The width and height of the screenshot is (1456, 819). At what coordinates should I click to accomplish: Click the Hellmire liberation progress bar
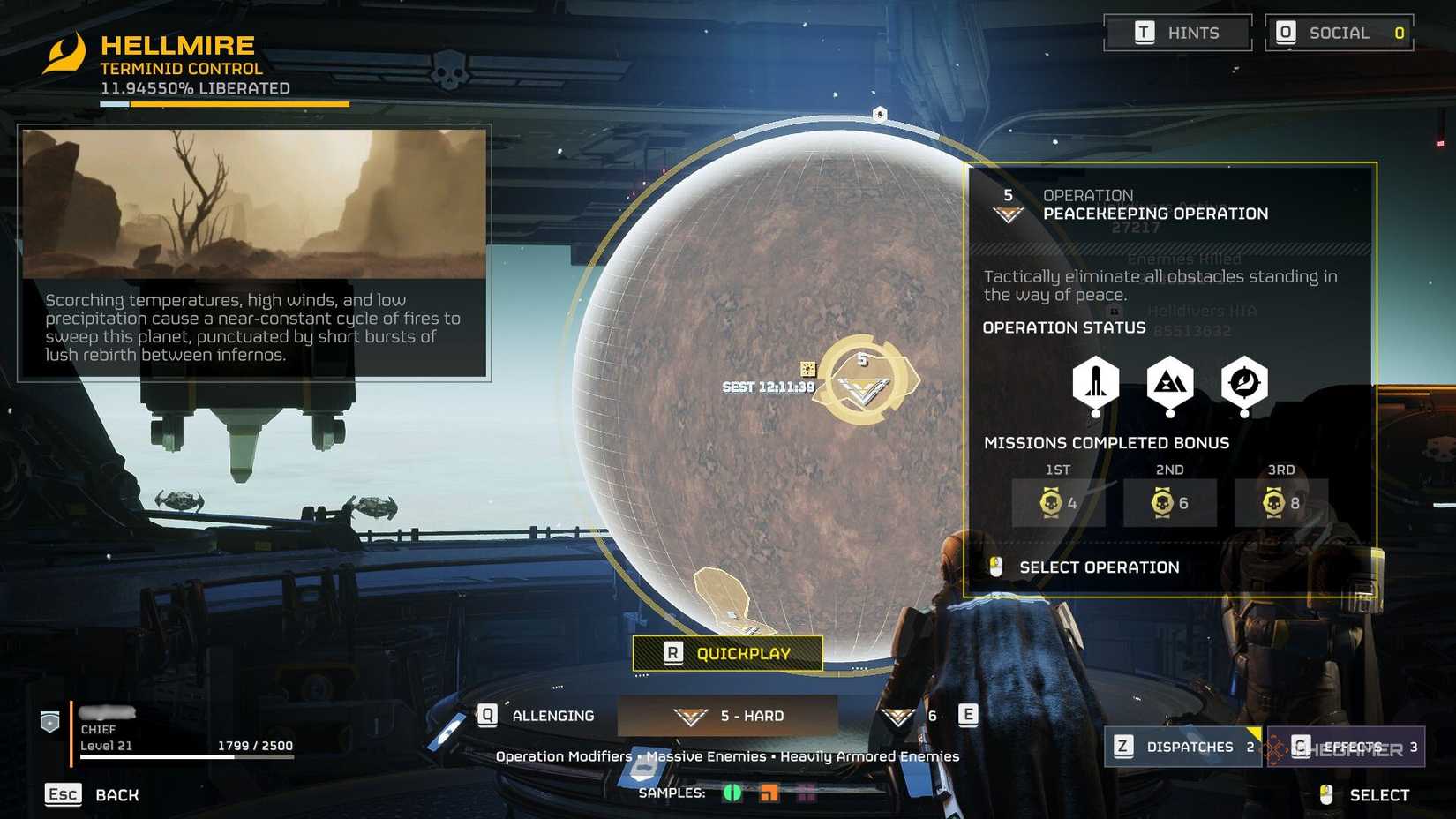pos(225,102)
